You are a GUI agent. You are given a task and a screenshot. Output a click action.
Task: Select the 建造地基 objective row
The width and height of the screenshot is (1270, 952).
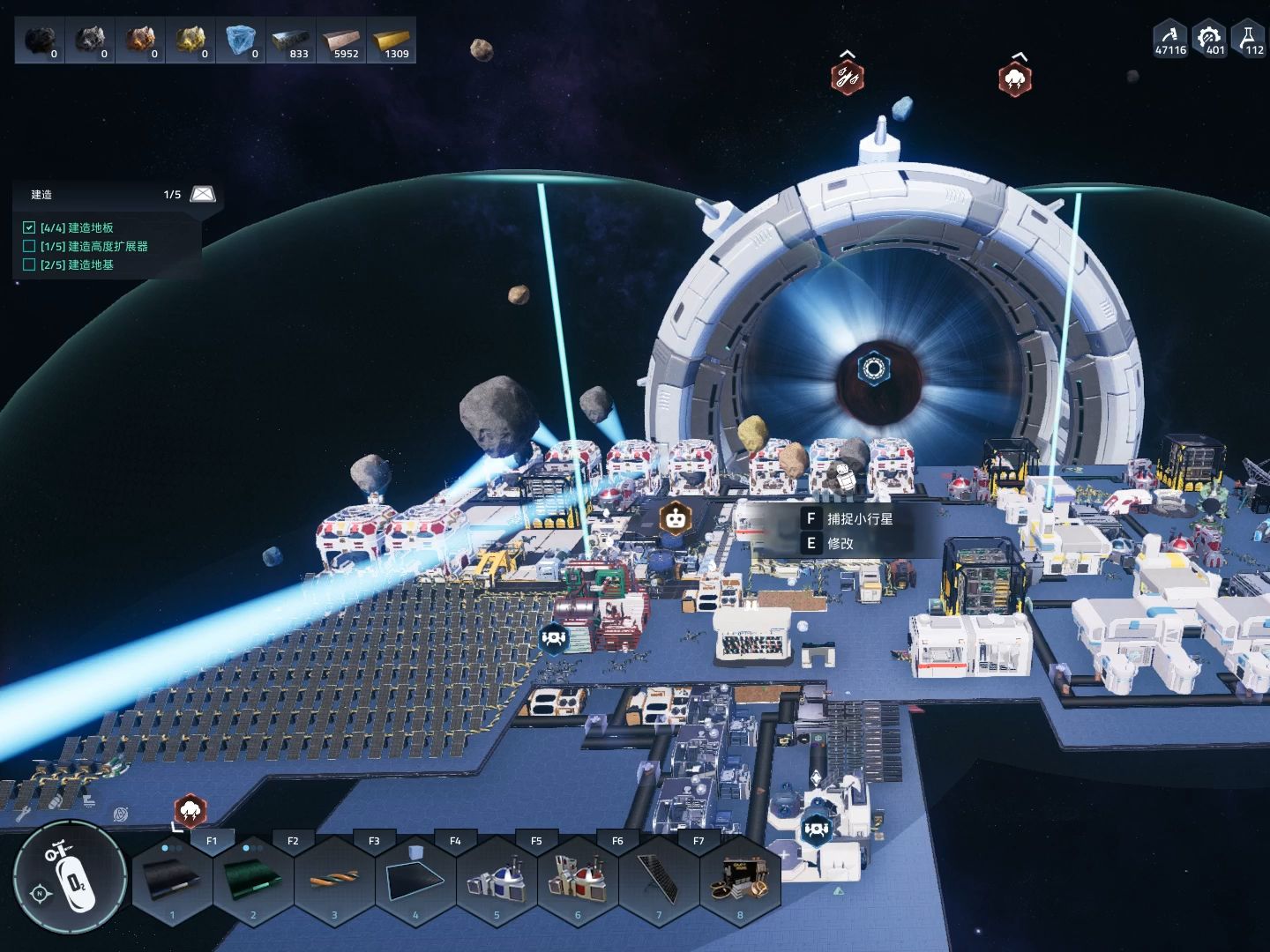click(x=78, y=265)
